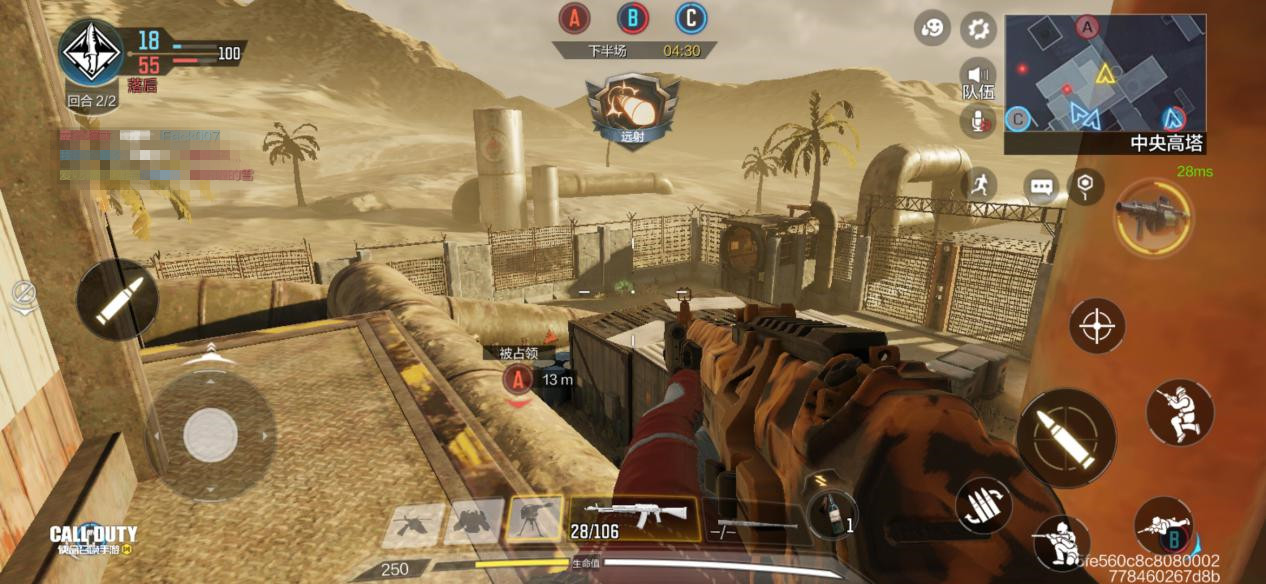Expand the minimap

[1104, 73]
